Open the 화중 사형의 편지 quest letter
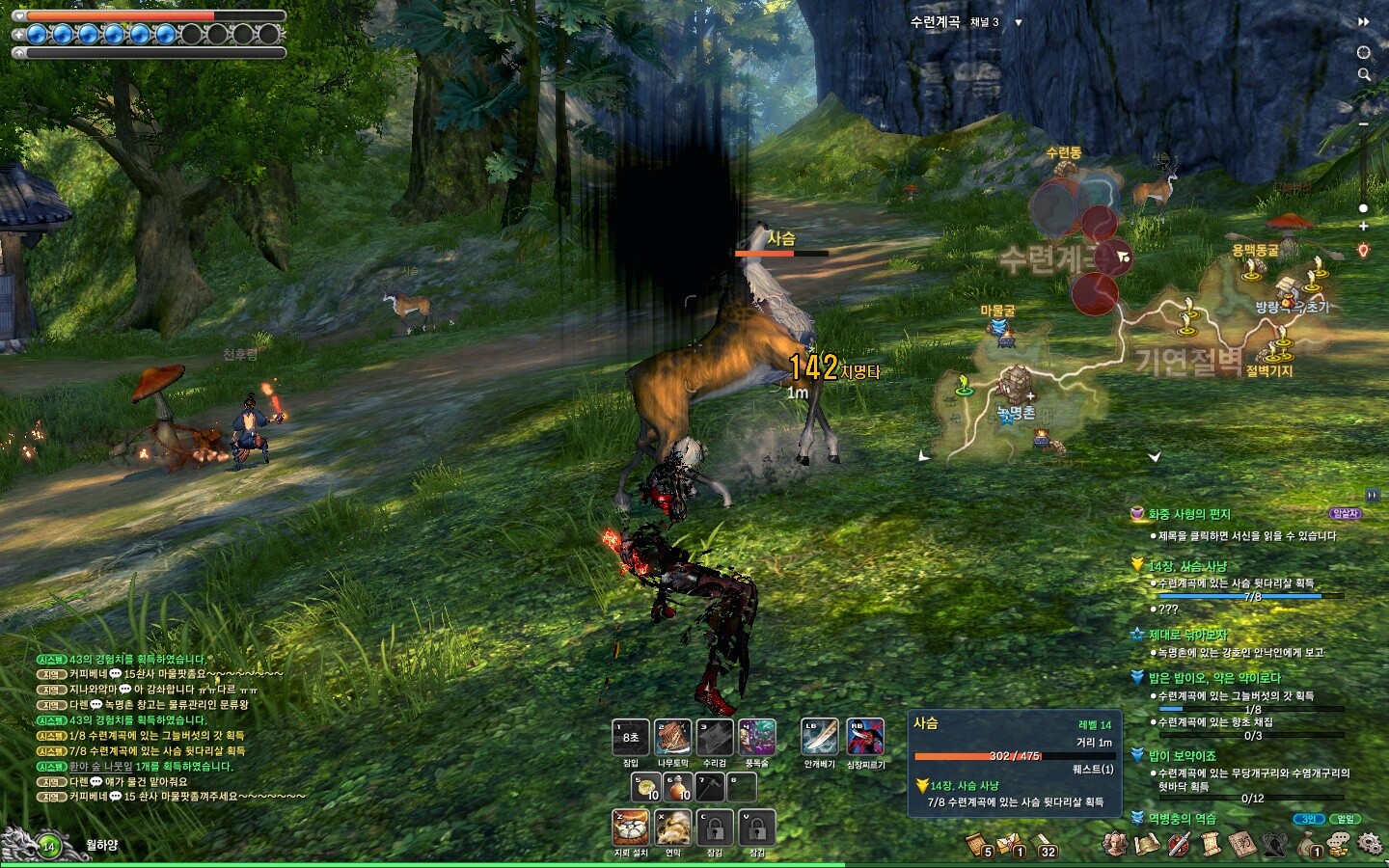The width and height of the screenshot is (1389, 868). coord(1189,514)
